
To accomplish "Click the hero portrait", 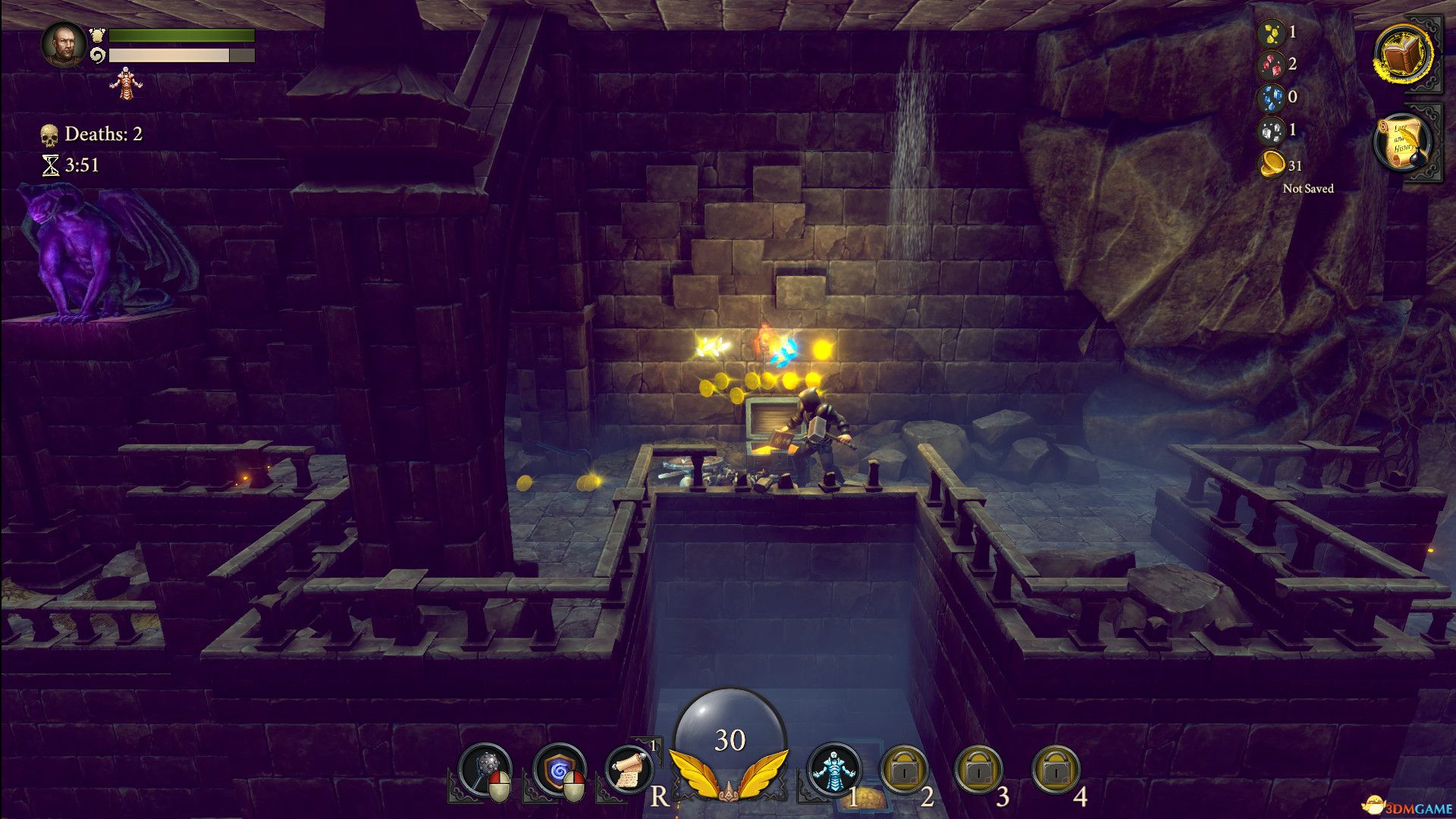I will (64, 44).
